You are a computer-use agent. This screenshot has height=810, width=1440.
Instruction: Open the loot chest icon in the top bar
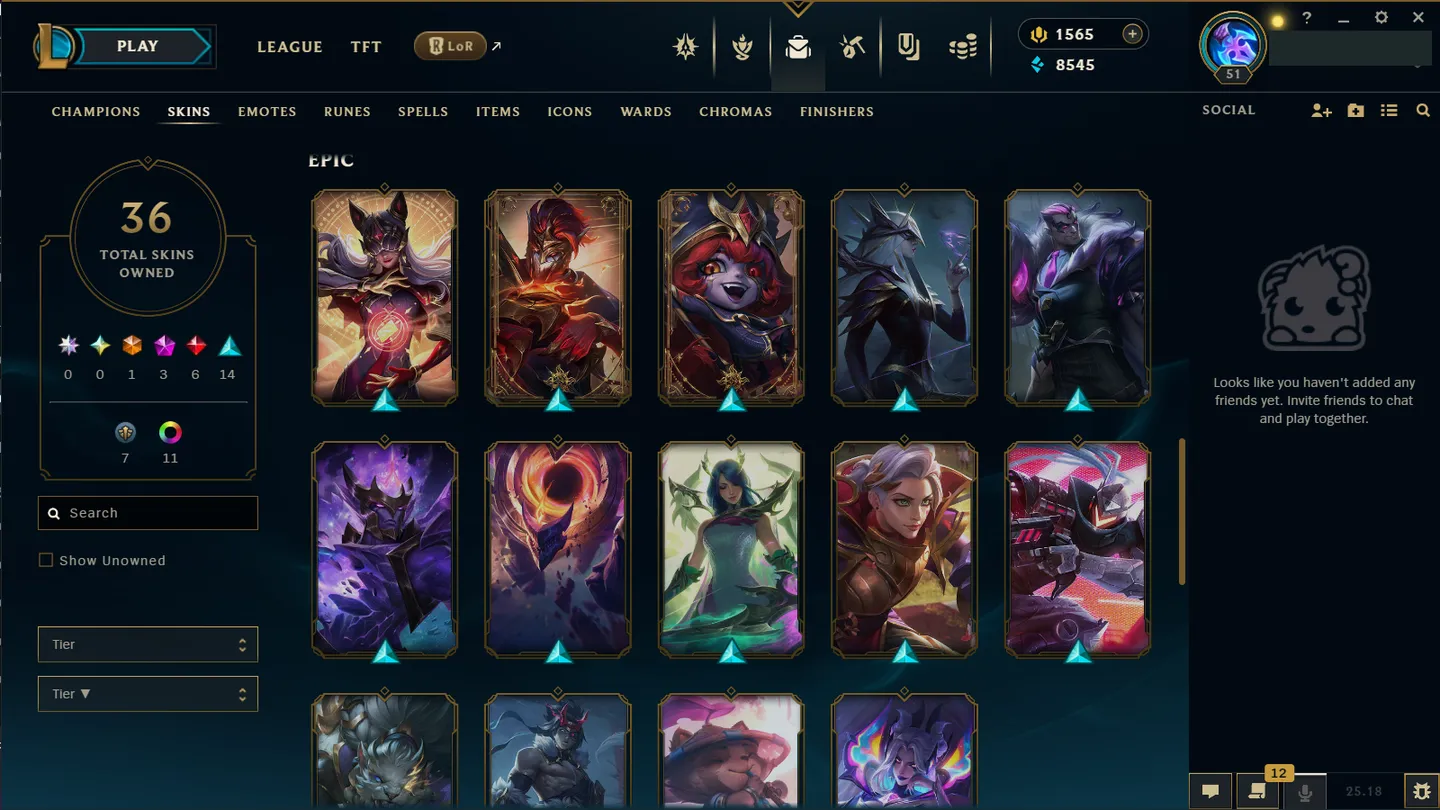[852, 46]
